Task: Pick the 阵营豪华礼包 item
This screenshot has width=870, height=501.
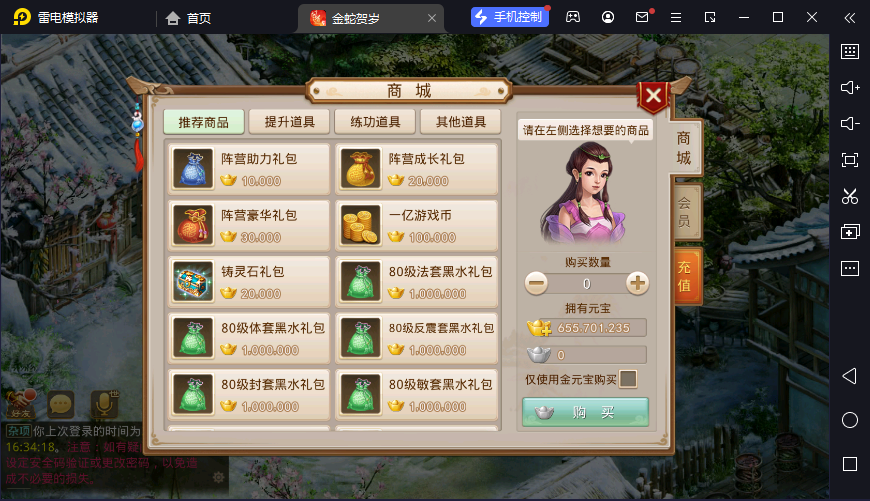Action: tap(248, 225)
